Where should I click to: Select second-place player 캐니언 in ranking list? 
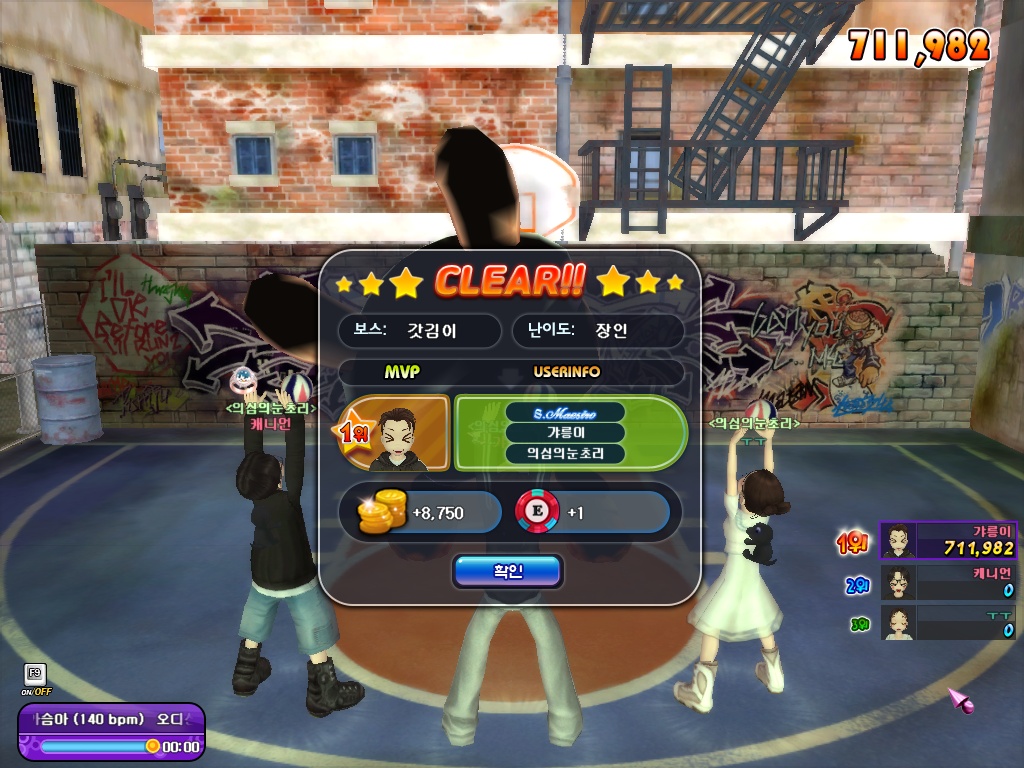point(948,582)
